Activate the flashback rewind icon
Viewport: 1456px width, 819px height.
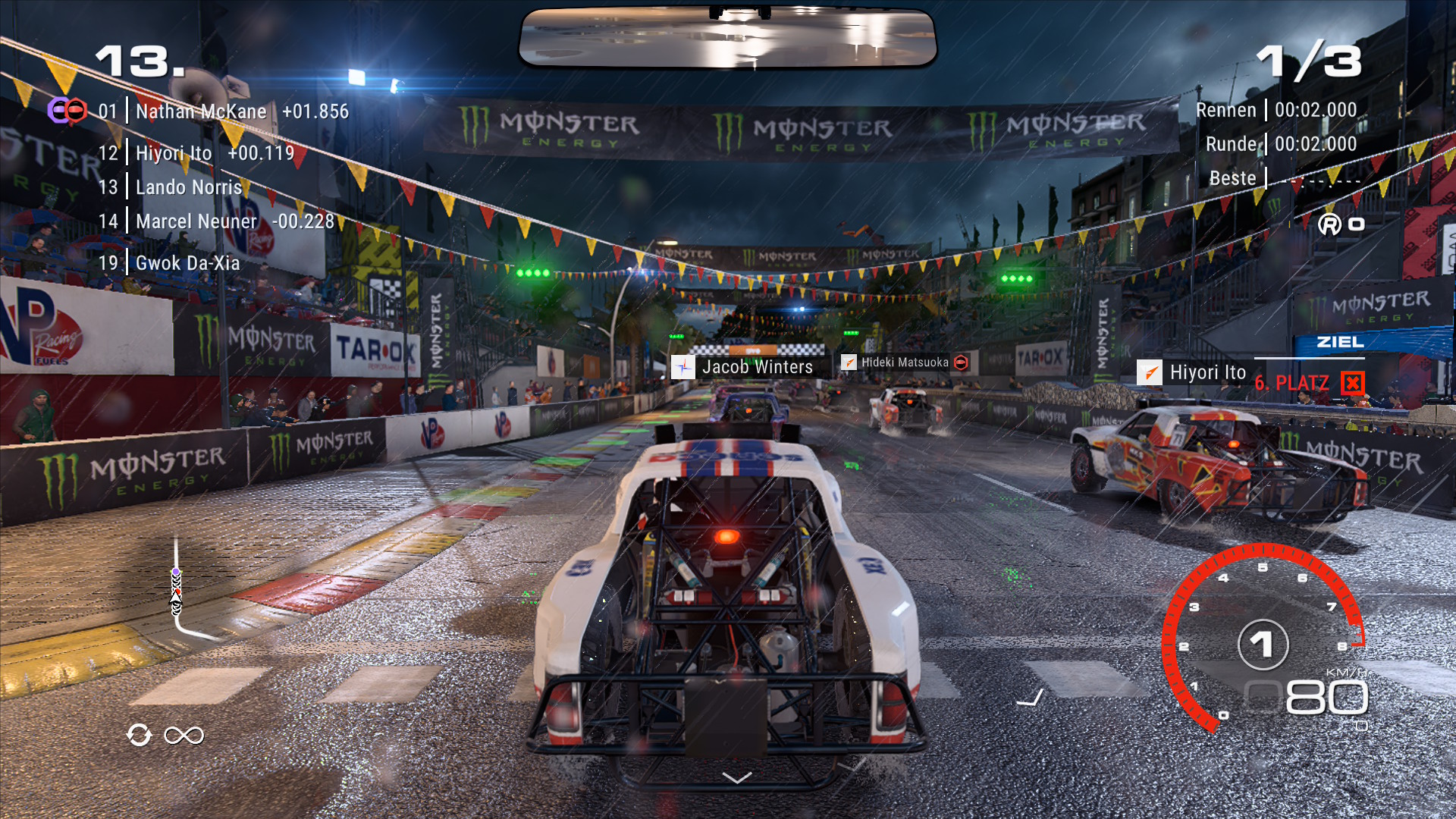(x=140, y=735)
